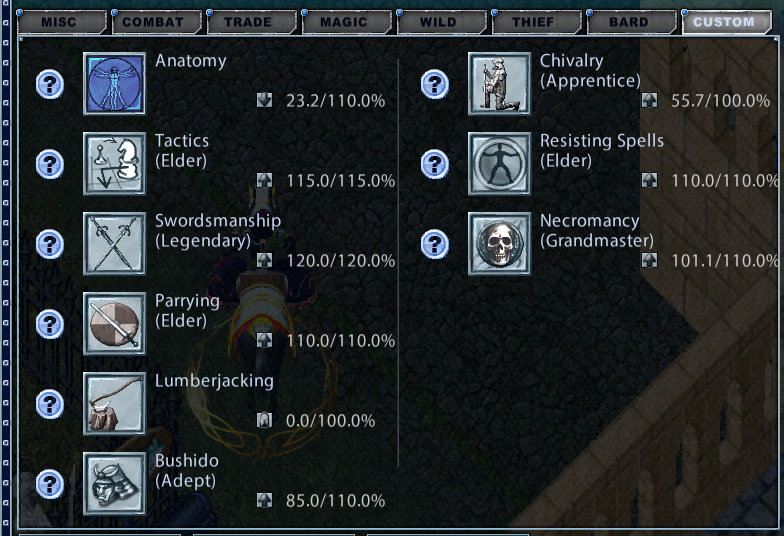This screenshot has width=784, height=536.
Task: Toggle the Lumberjacking skill lock
Action: (x=264, y=420)
